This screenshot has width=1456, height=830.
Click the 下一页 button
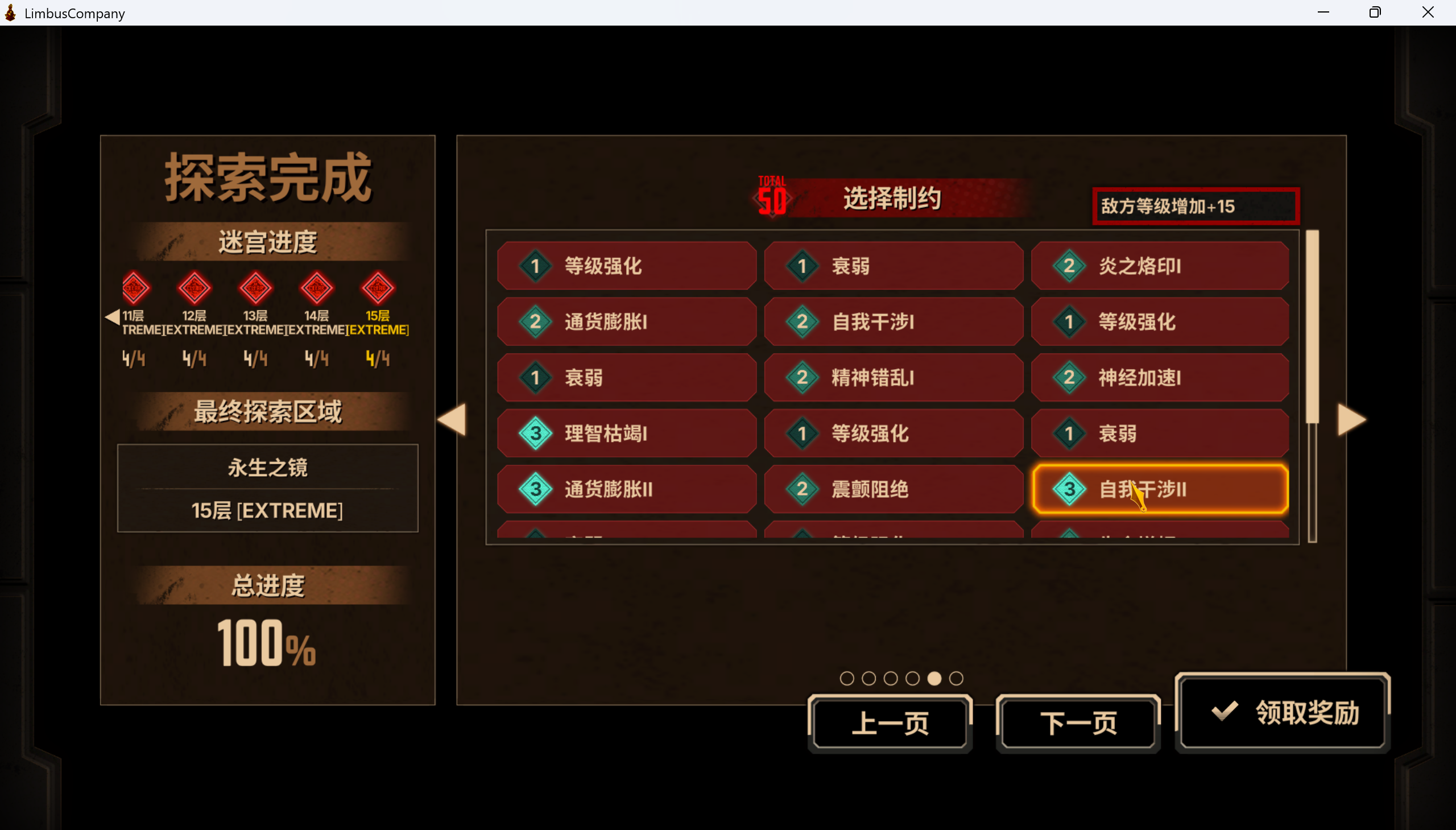[x=1078, y=722]
